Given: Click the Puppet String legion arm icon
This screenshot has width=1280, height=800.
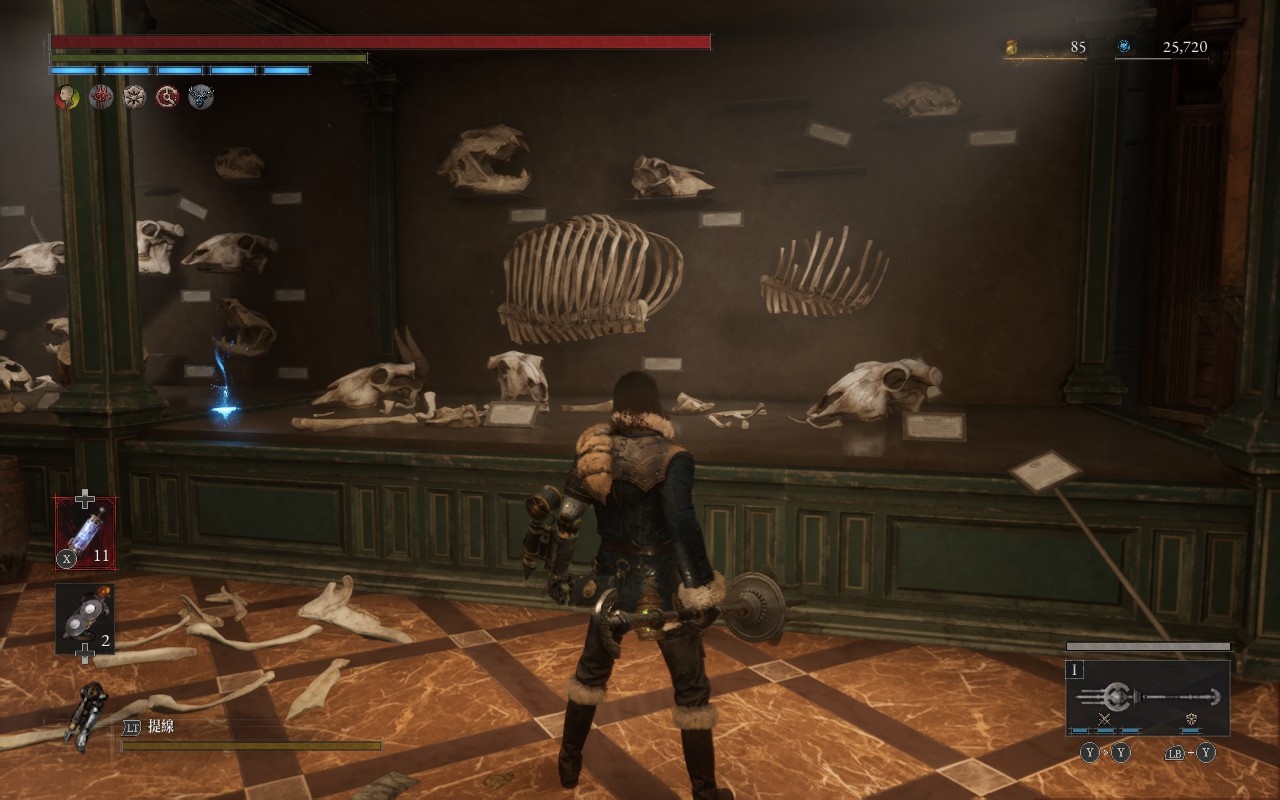Looking at the screenshot, I should tap(88, 714).
